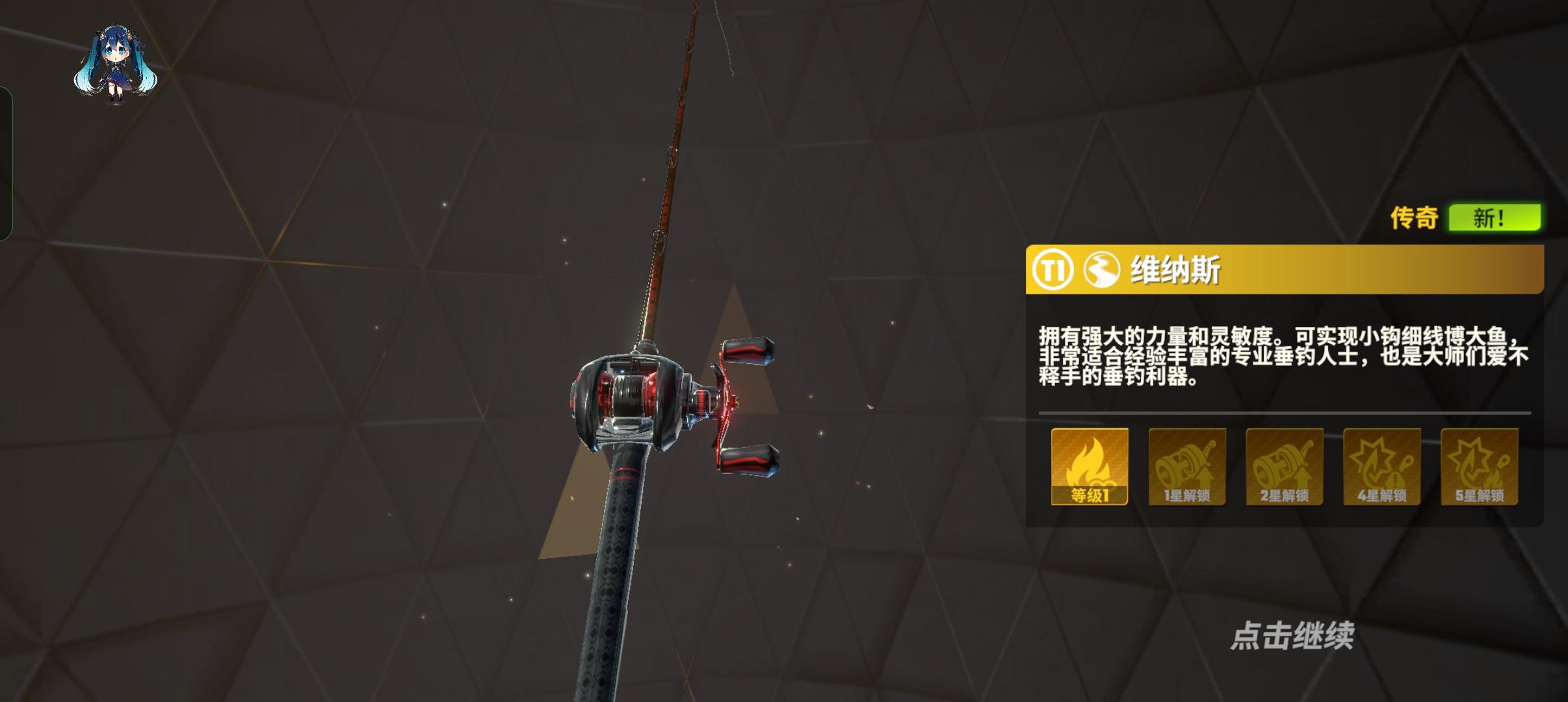The height and width of the screenshot is (702, 1568).
Task: Select the flame skill icon labeled 等级1
Action: 1091,467
